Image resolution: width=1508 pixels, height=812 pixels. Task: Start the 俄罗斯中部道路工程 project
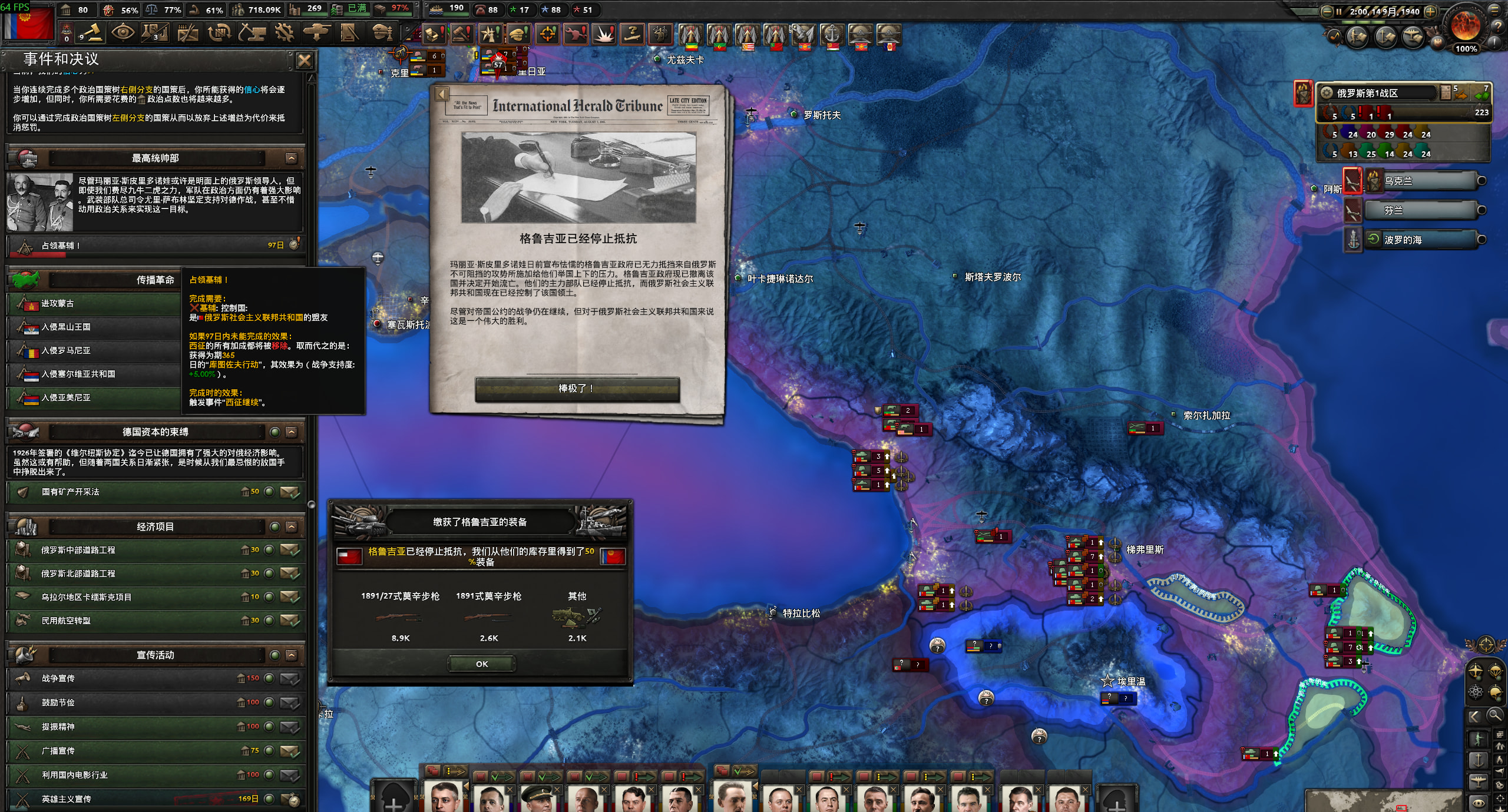coord(289,550)
